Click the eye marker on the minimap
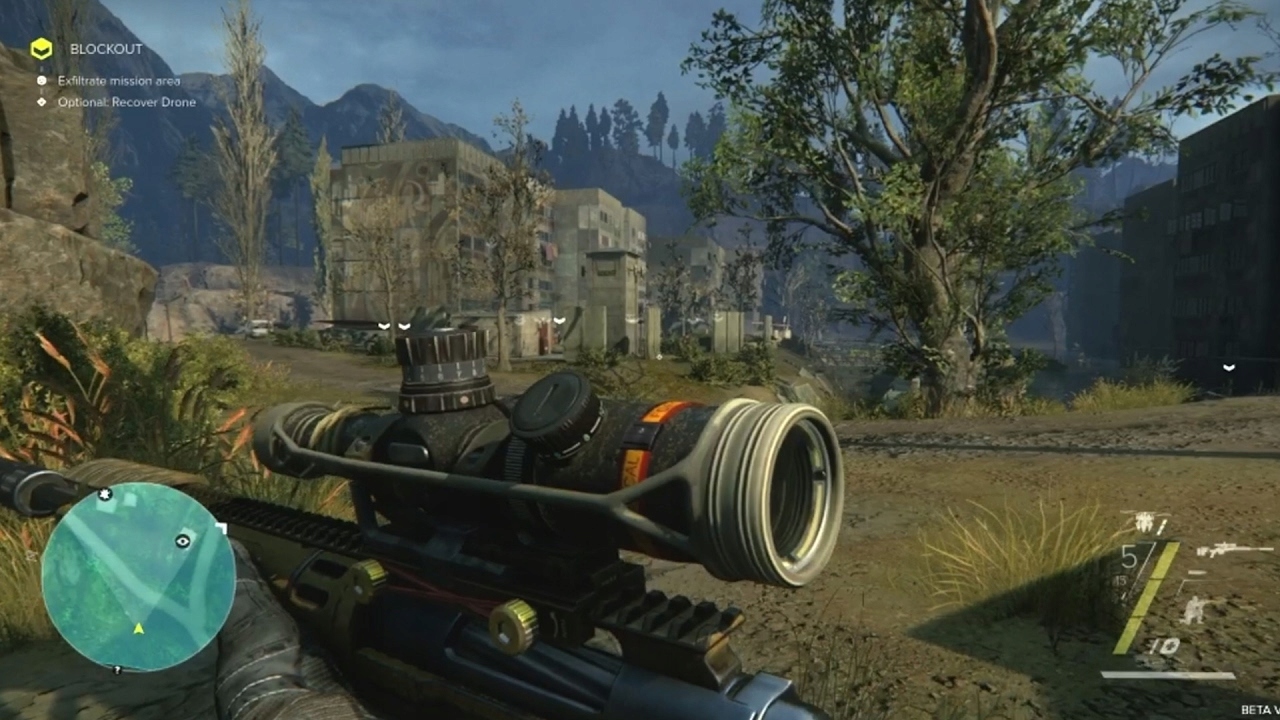Screen dimensions: 1280x720 click(x=183, y=540)
